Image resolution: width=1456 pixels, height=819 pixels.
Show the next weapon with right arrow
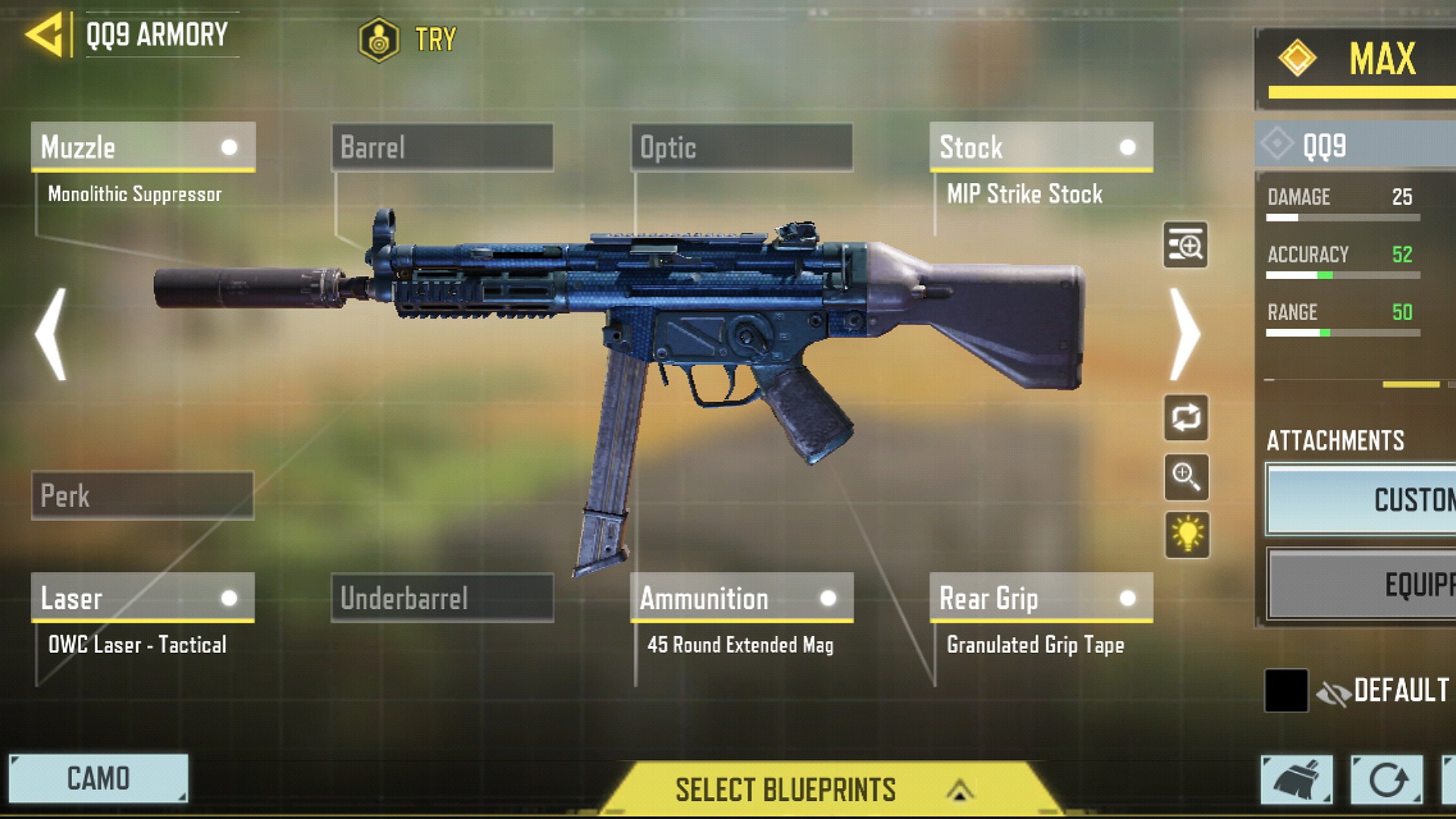[x=1185, y=334]
